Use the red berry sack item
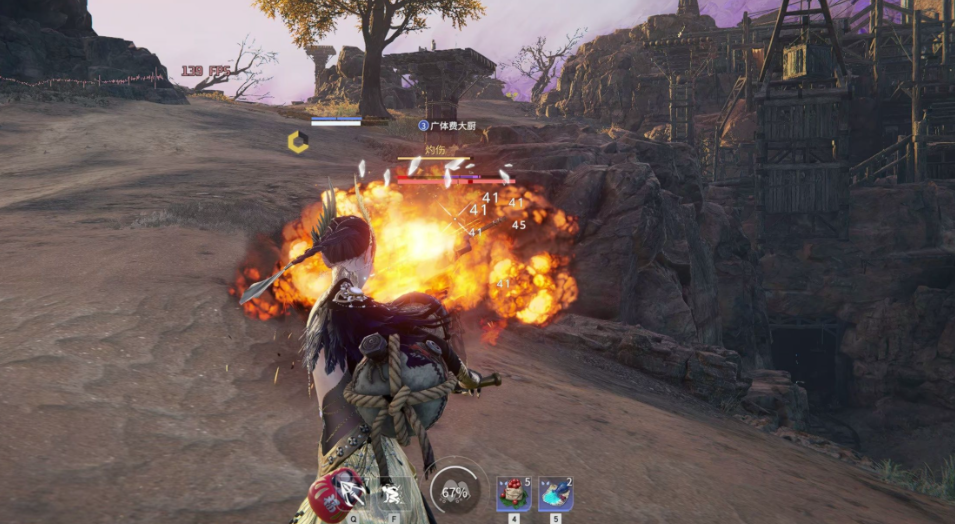955x524 pixels. coord(513,493)
